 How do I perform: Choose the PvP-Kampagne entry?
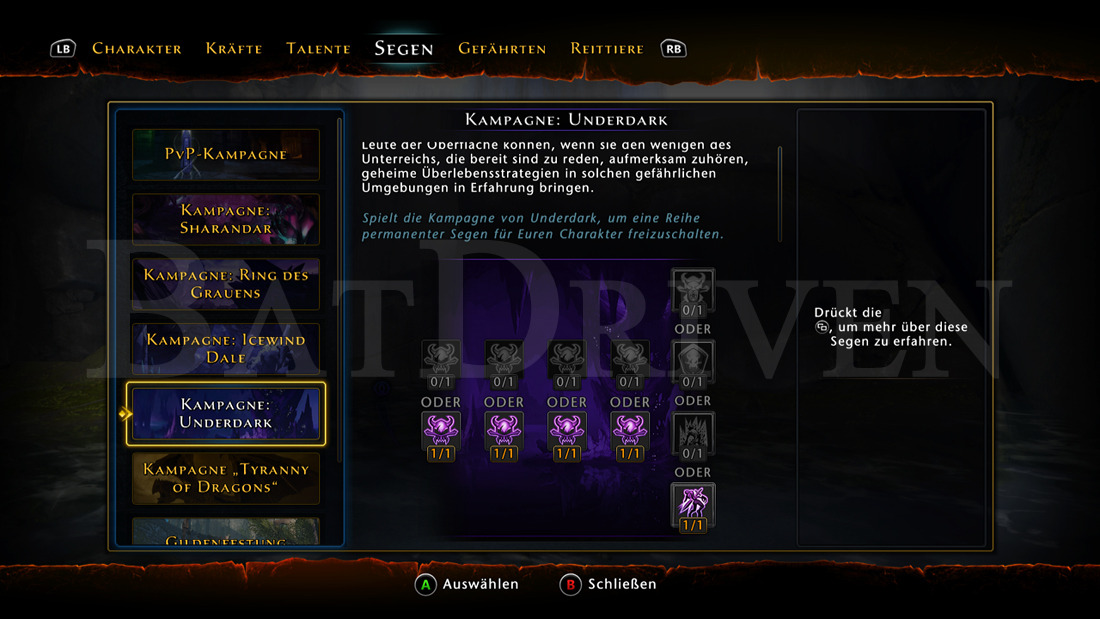226,155
